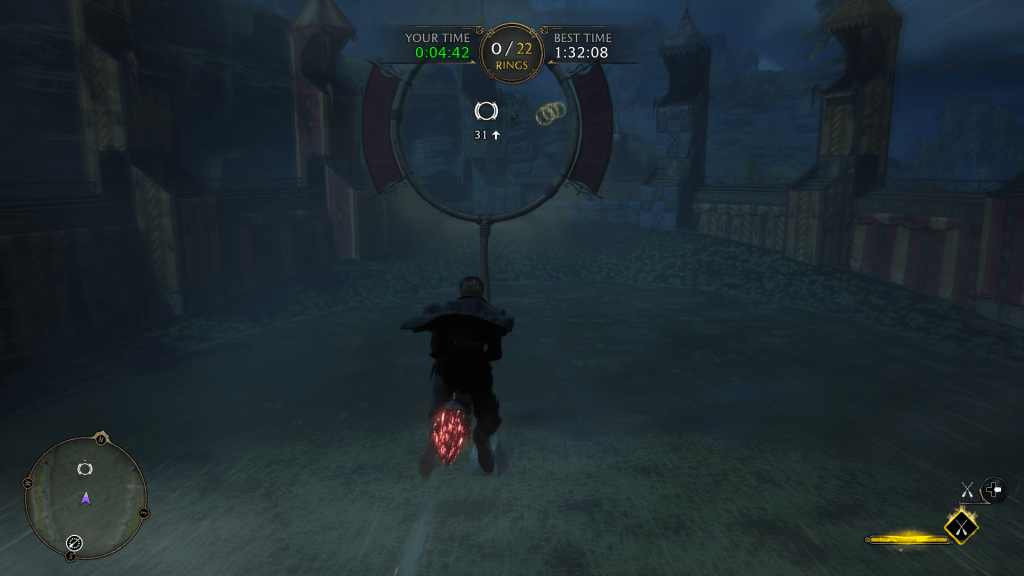Click the white circular icon at the minimap's south edge
The image size is (1024, 576).
[x=74, y=543]
